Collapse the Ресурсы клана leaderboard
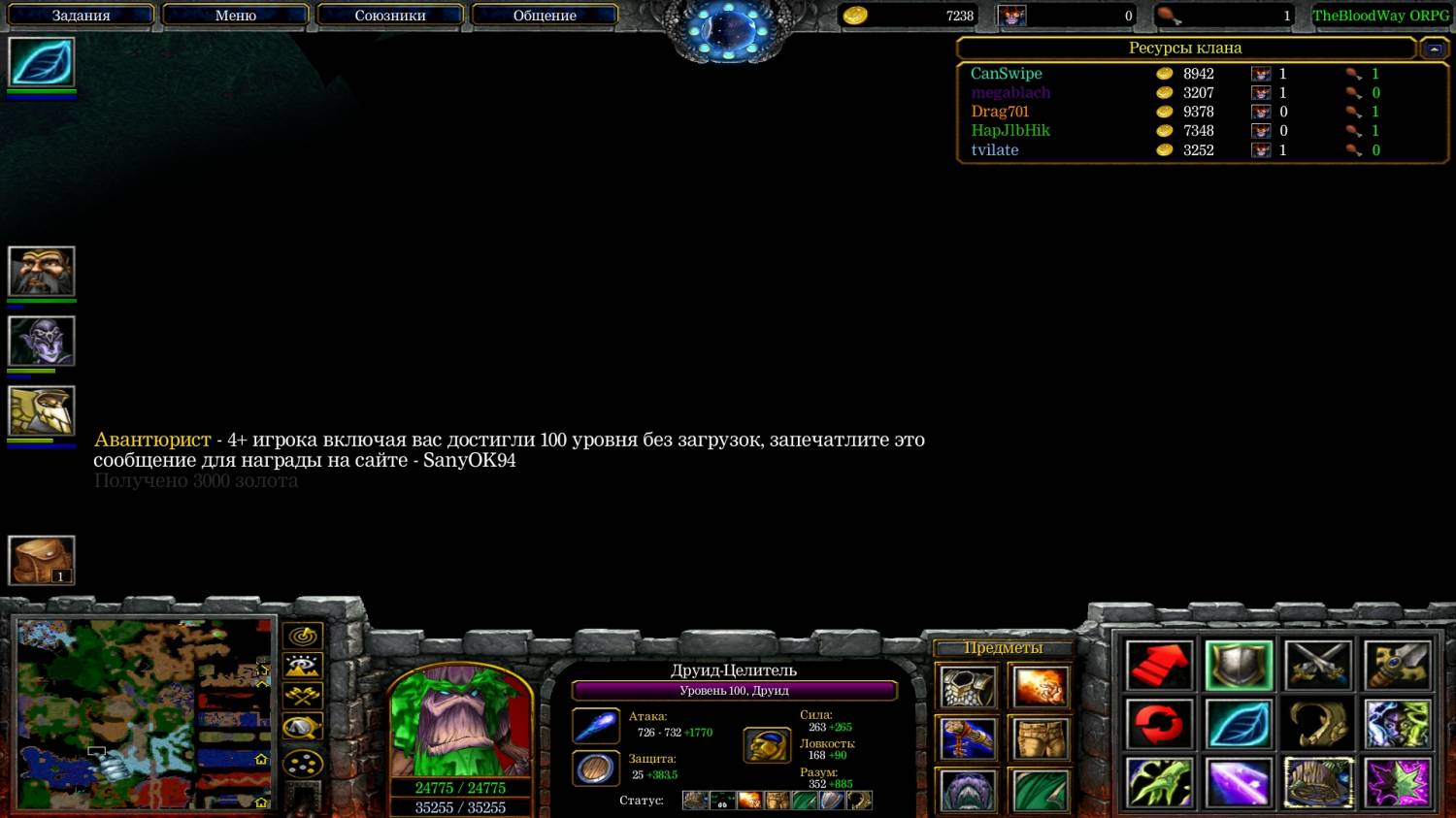 (x=1433, y=49)
